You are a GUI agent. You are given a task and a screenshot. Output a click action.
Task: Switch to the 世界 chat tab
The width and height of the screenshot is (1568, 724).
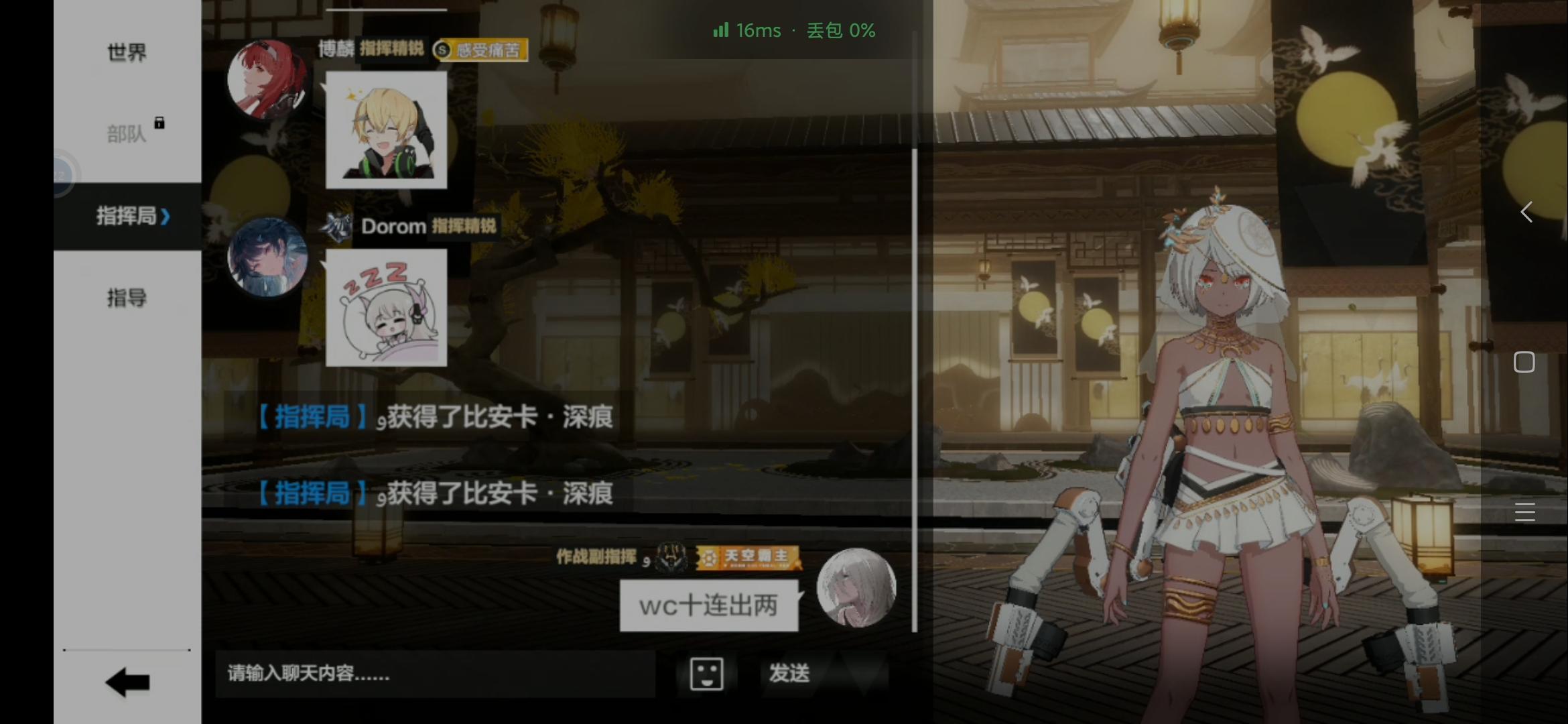[126, 52]
